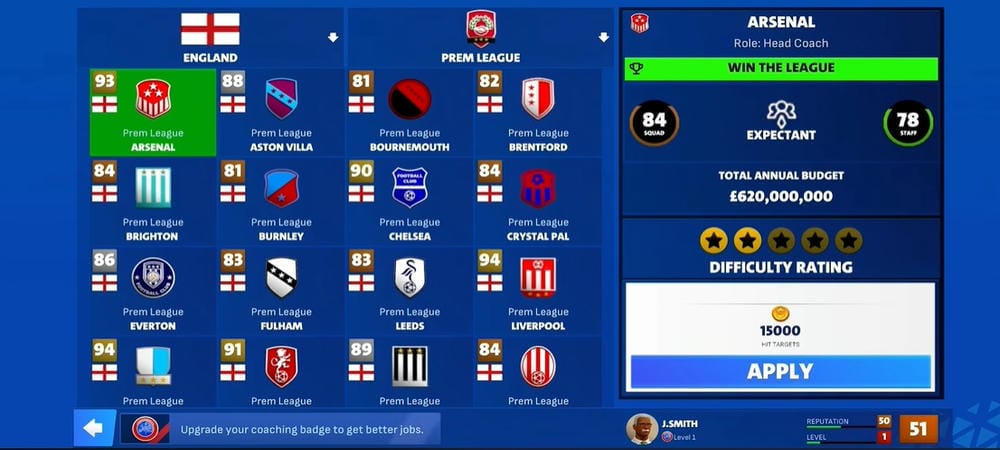Open the J.Smith manager profile
Viewport: 1000px width, 450px height.
point(665,429)
